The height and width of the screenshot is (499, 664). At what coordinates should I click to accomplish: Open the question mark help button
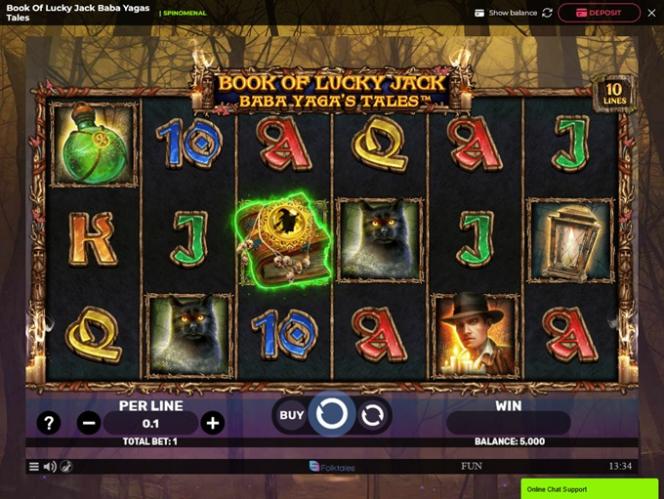(x=48, y=423)
